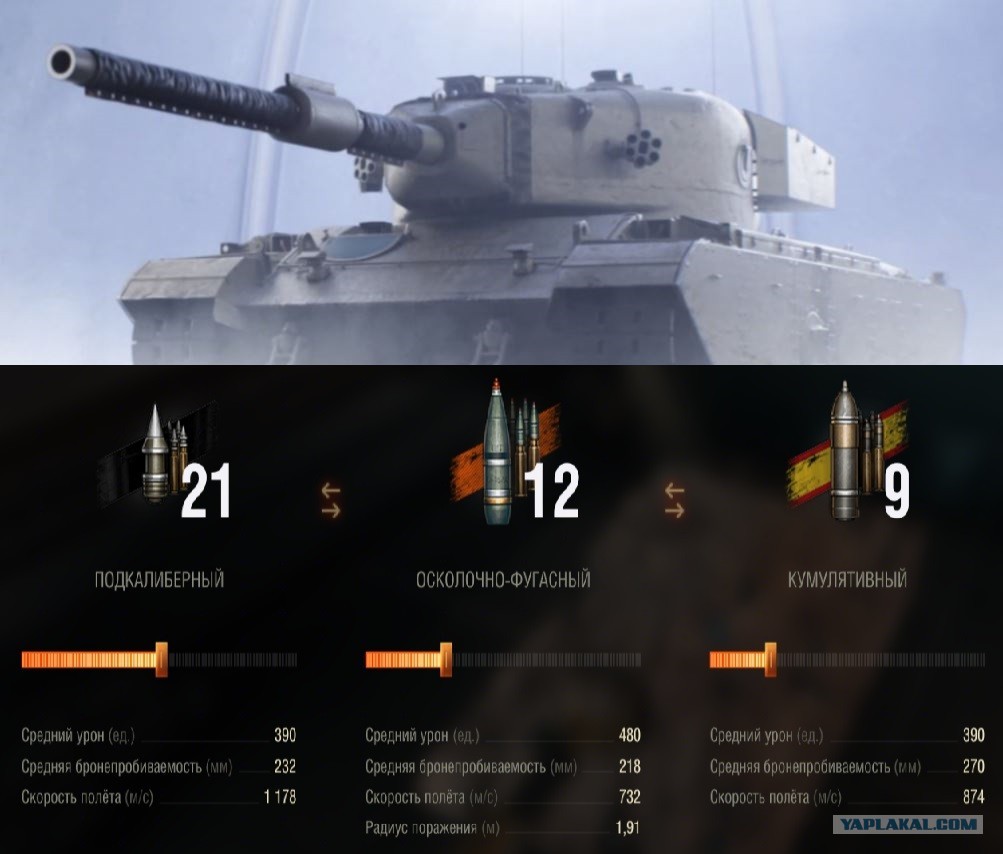Choose the Осколочно-фугасный high-explosive shell icon

pyautogui.click(x=503, y=453)
